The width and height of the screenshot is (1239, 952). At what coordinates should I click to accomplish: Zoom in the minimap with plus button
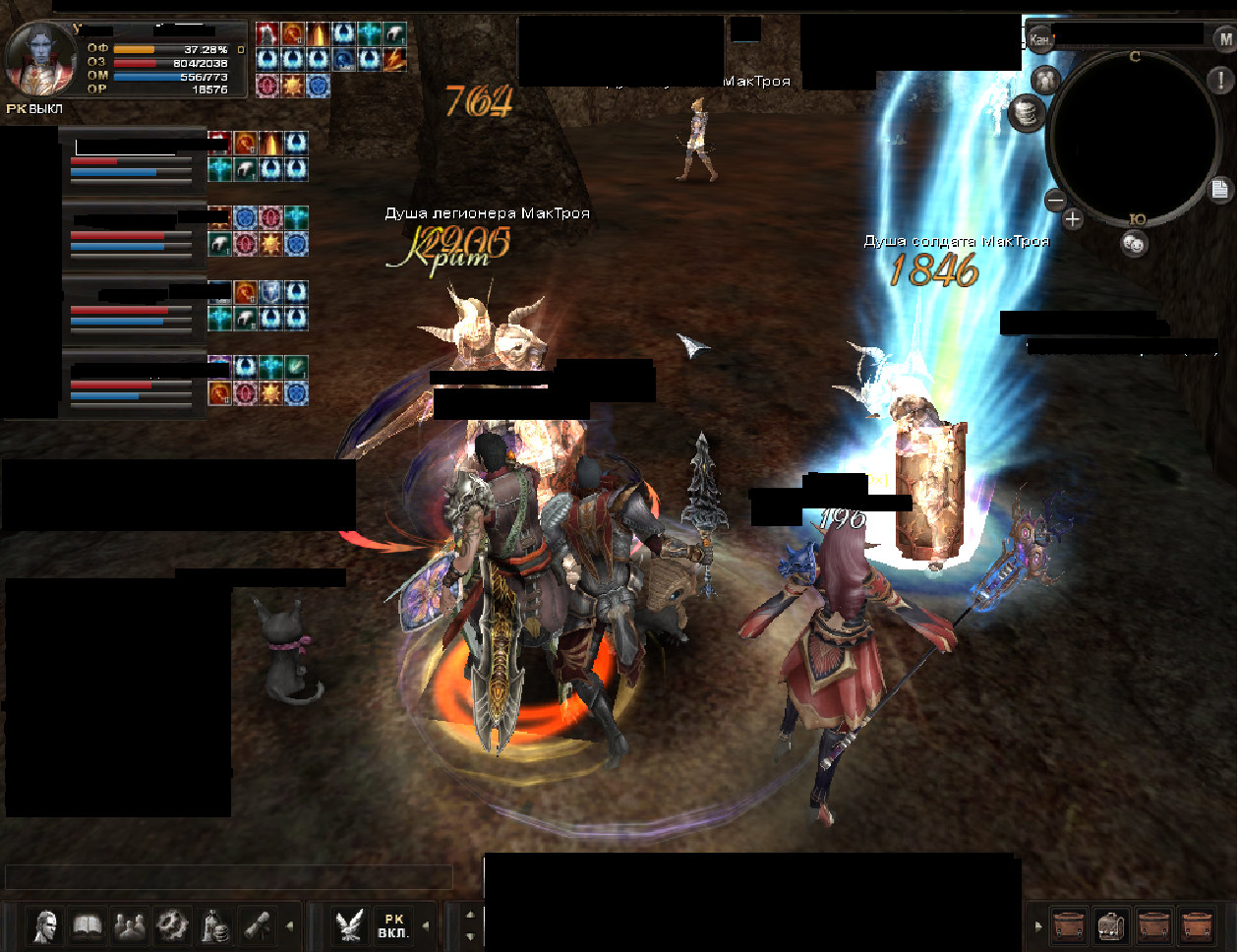[1073, 219]
